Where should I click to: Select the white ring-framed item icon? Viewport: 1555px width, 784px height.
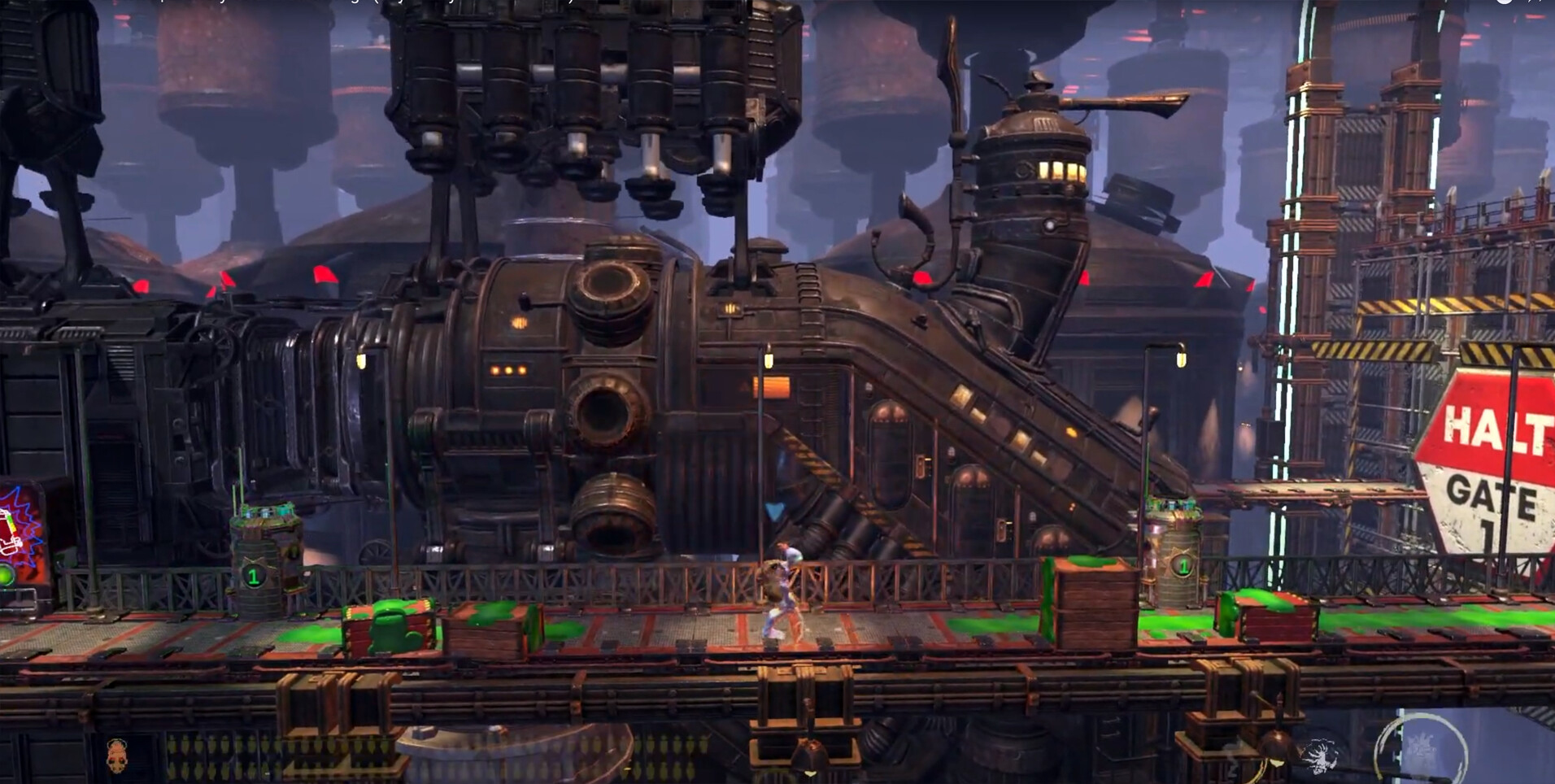pos(1421,747)
